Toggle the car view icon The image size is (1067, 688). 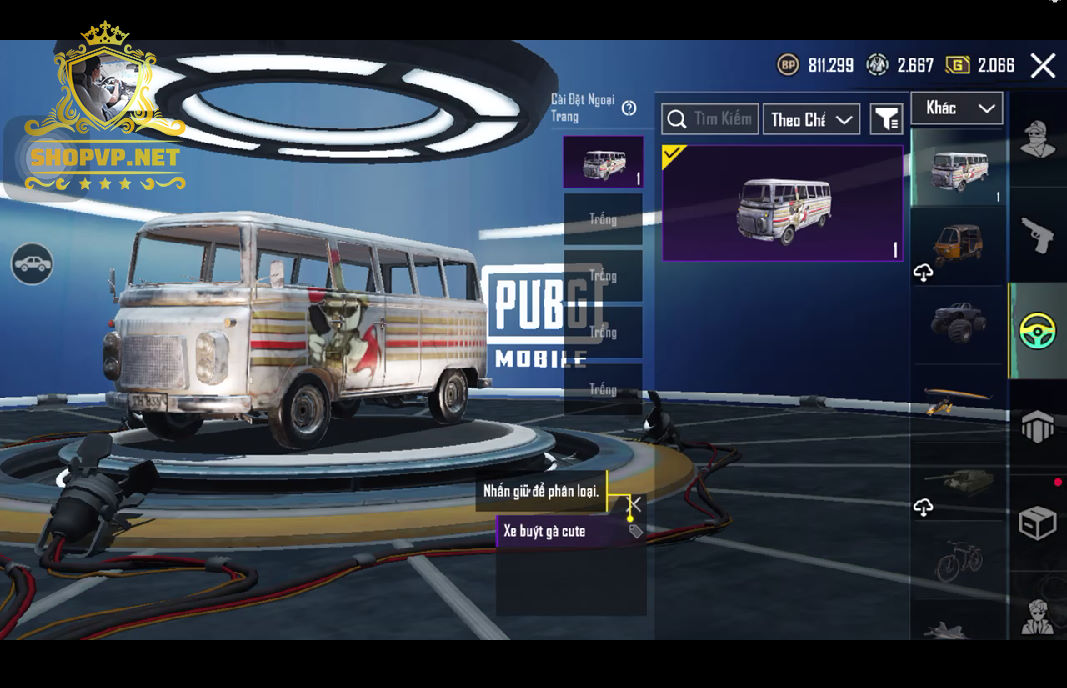[32, 264]
